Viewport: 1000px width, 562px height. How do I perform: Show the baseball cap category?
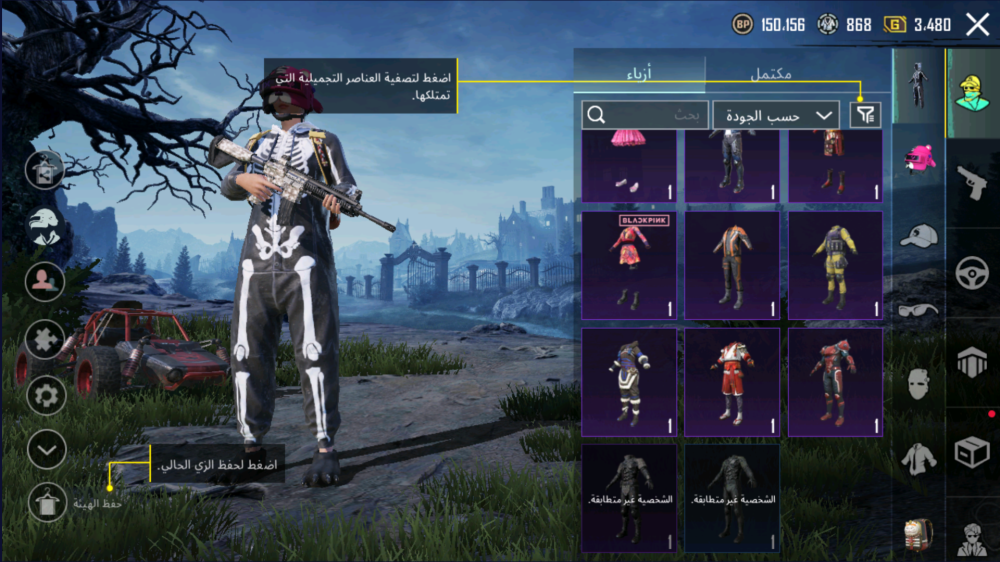click(x=918, y=236)
